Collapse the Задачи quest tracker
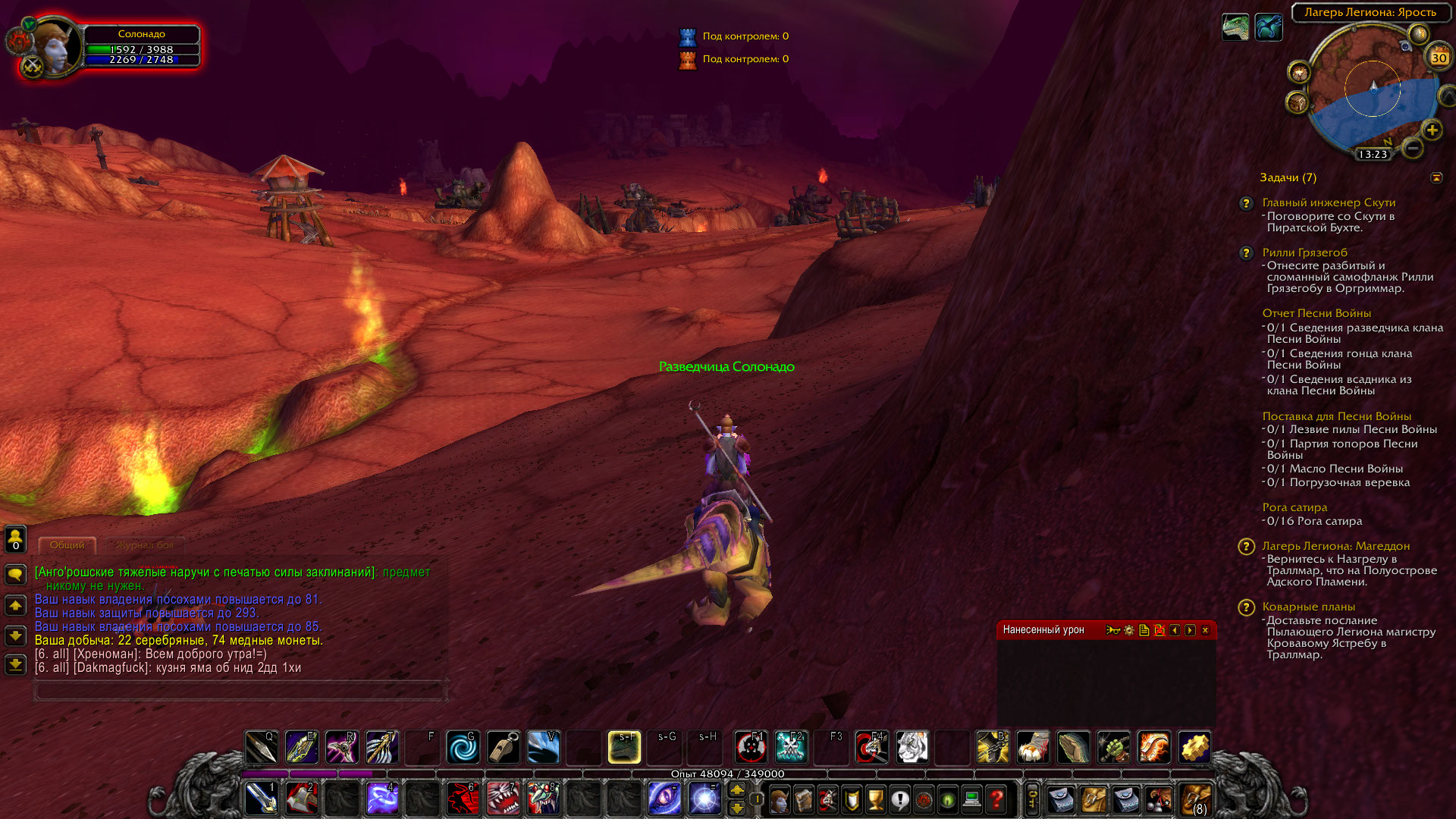 coord(1436,177)
